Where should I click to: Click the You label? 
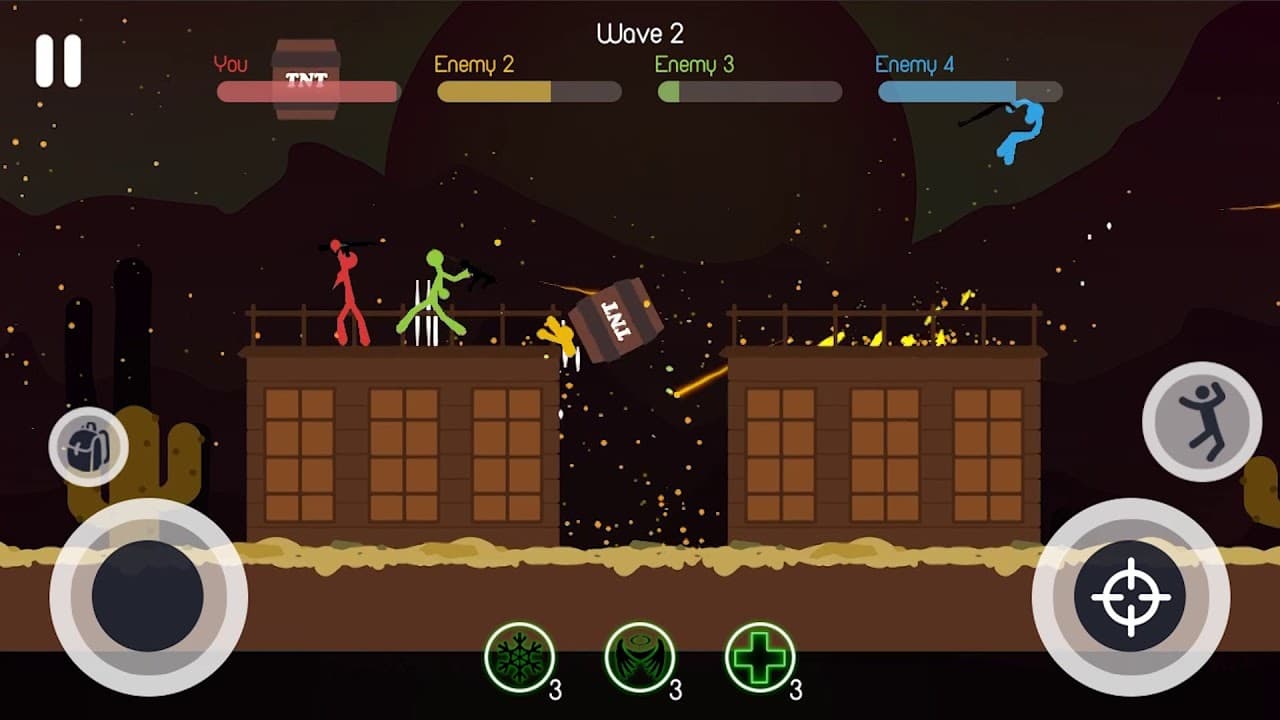pyautogui.click(x=231, y=62)
